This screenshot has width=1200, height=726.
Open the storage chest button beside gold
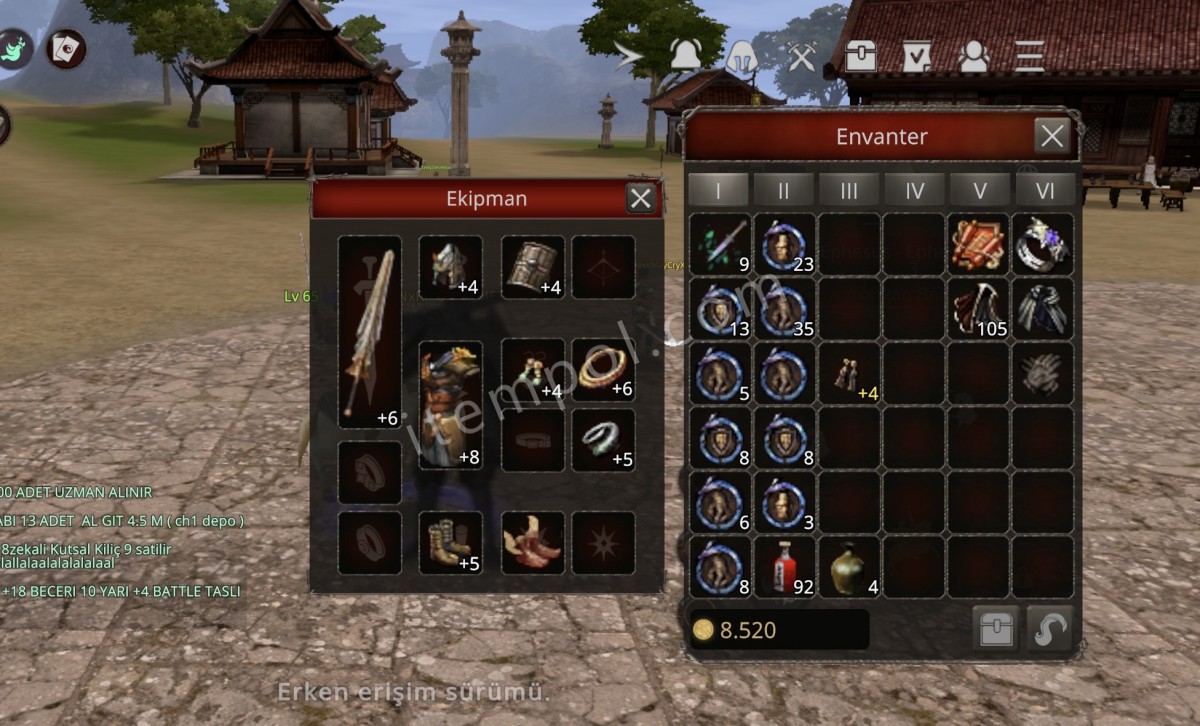pyautogui.click(x=996, y=629)
